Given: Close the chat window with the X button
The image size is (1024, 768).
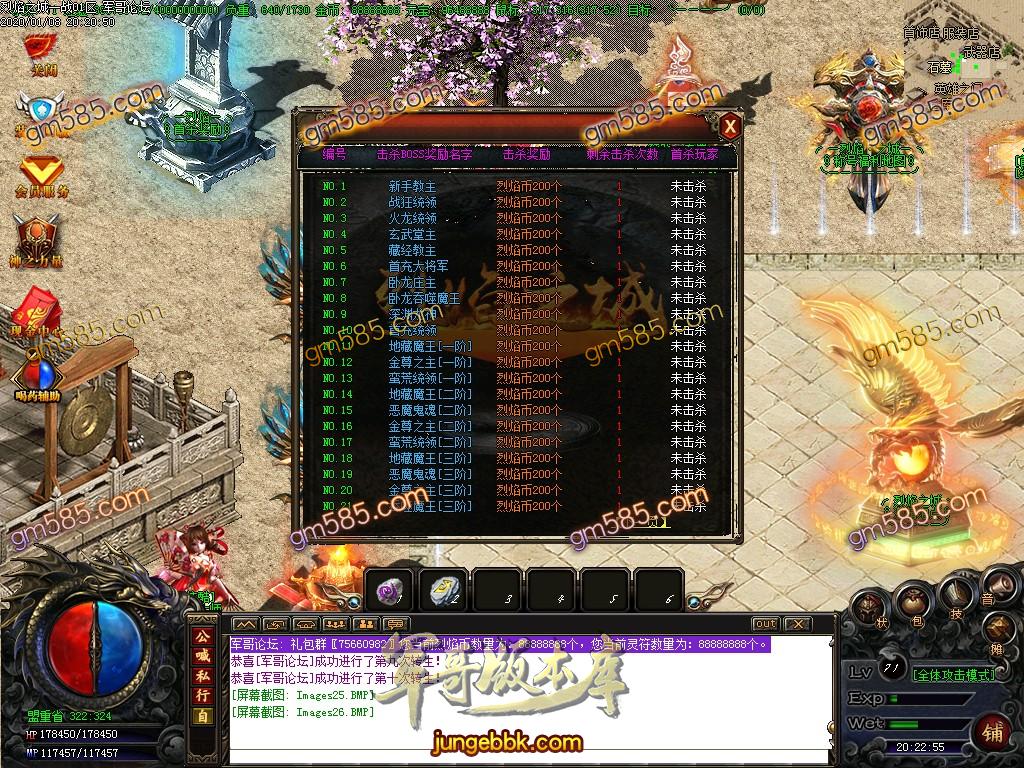Looking at the screenshot, I should (x=797, y=624).
